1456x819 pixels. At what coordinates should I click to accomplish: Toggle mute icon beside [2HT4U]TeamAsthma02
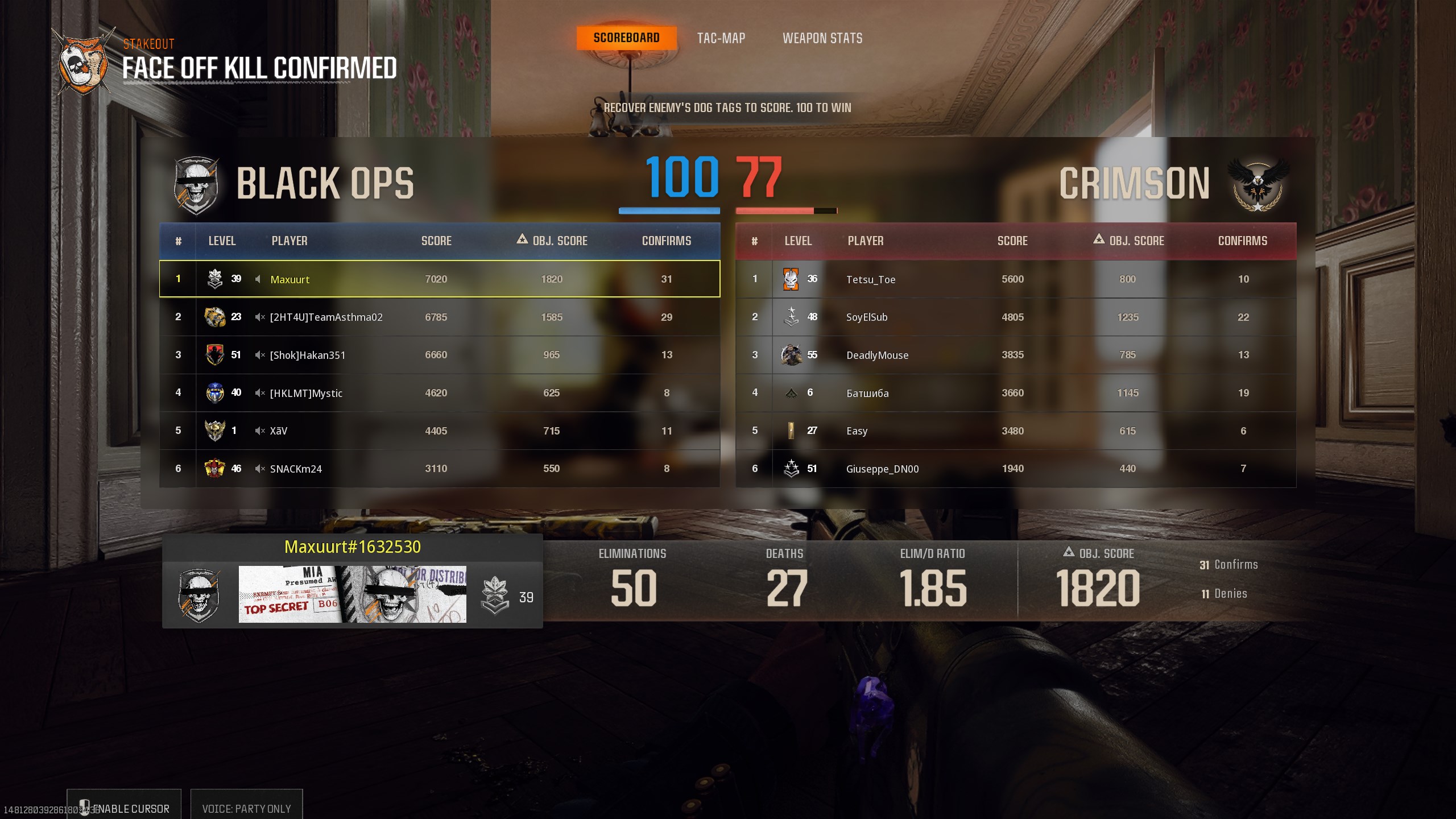pyautogui.click(x=259, y=317)
